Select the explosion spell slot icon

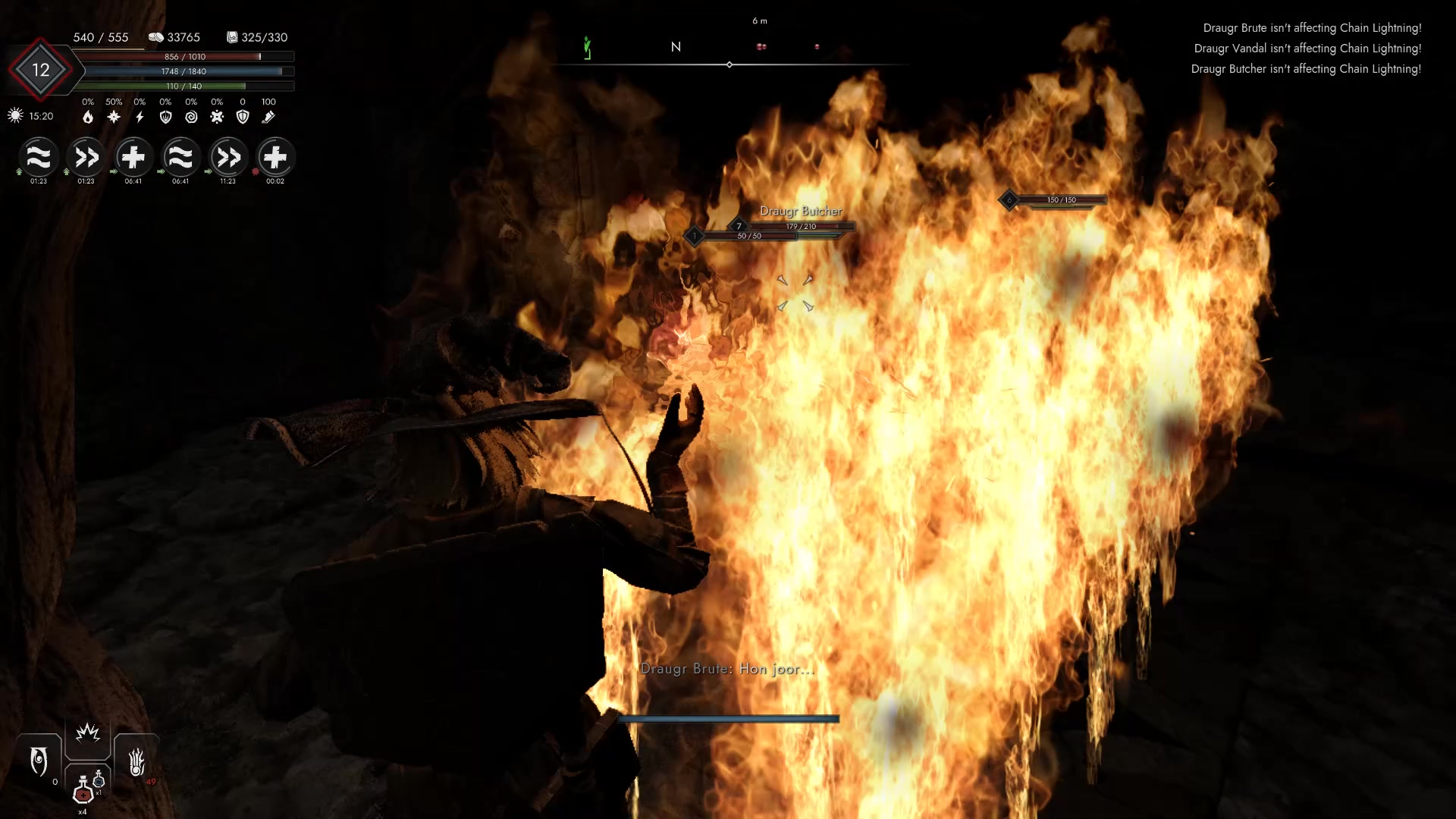(x=88, y=733)
